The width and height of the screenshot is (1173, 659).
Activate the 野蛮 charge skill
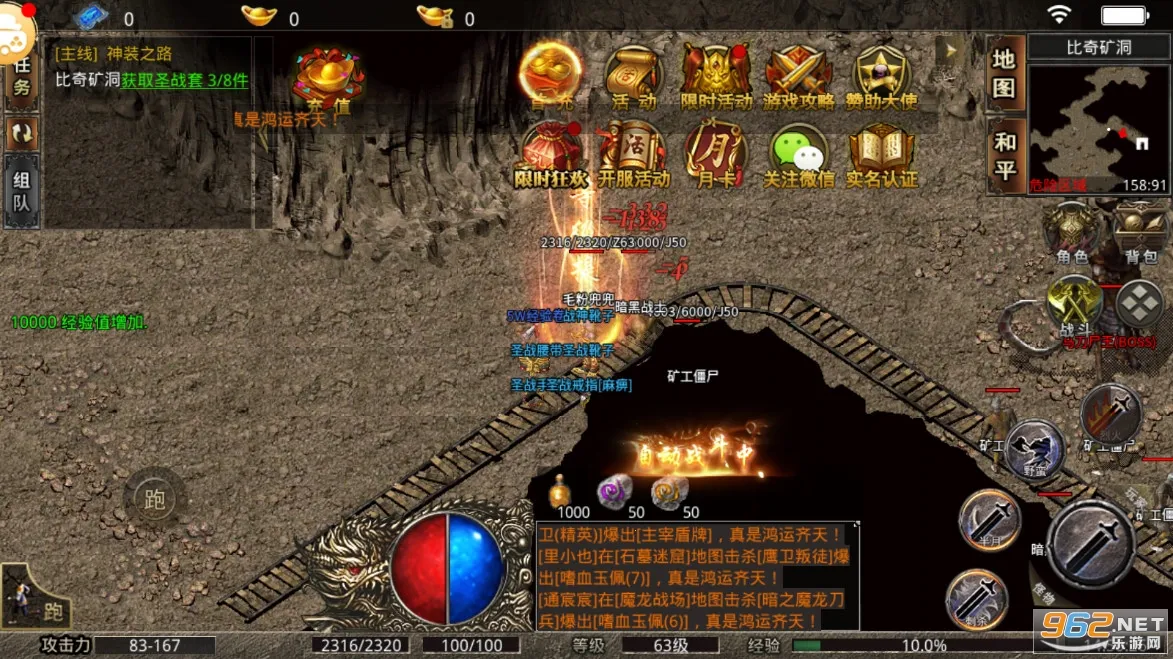(x=1034, y=447)
